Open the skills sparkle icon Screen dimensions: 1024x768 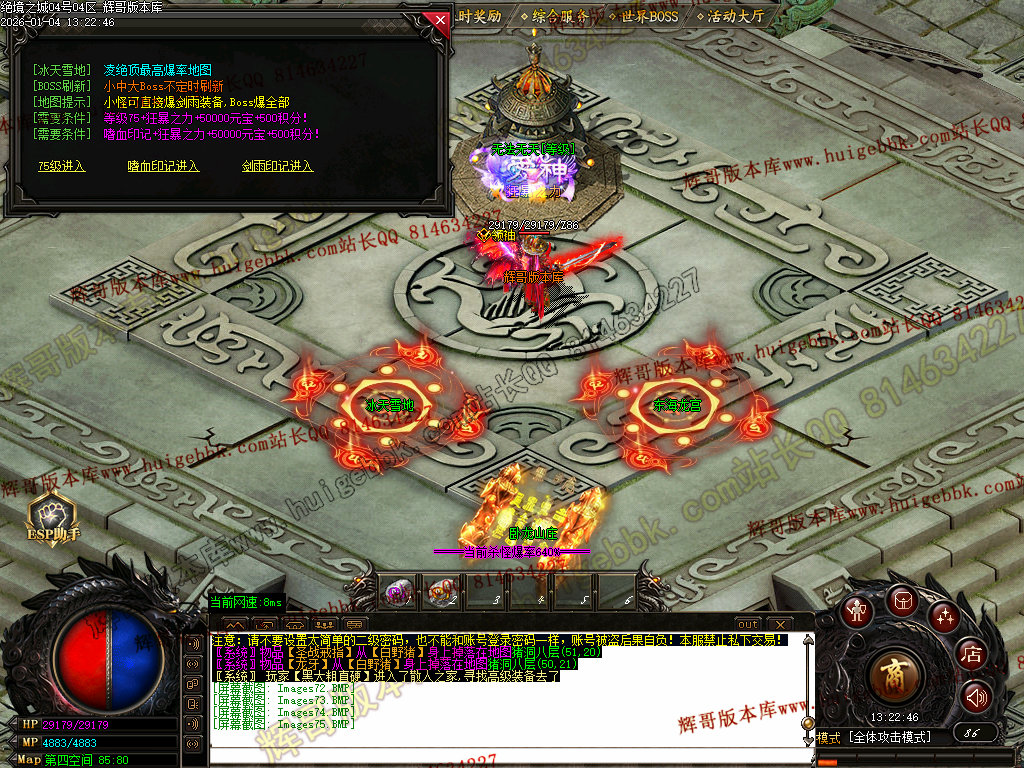[x=943, y=617]
